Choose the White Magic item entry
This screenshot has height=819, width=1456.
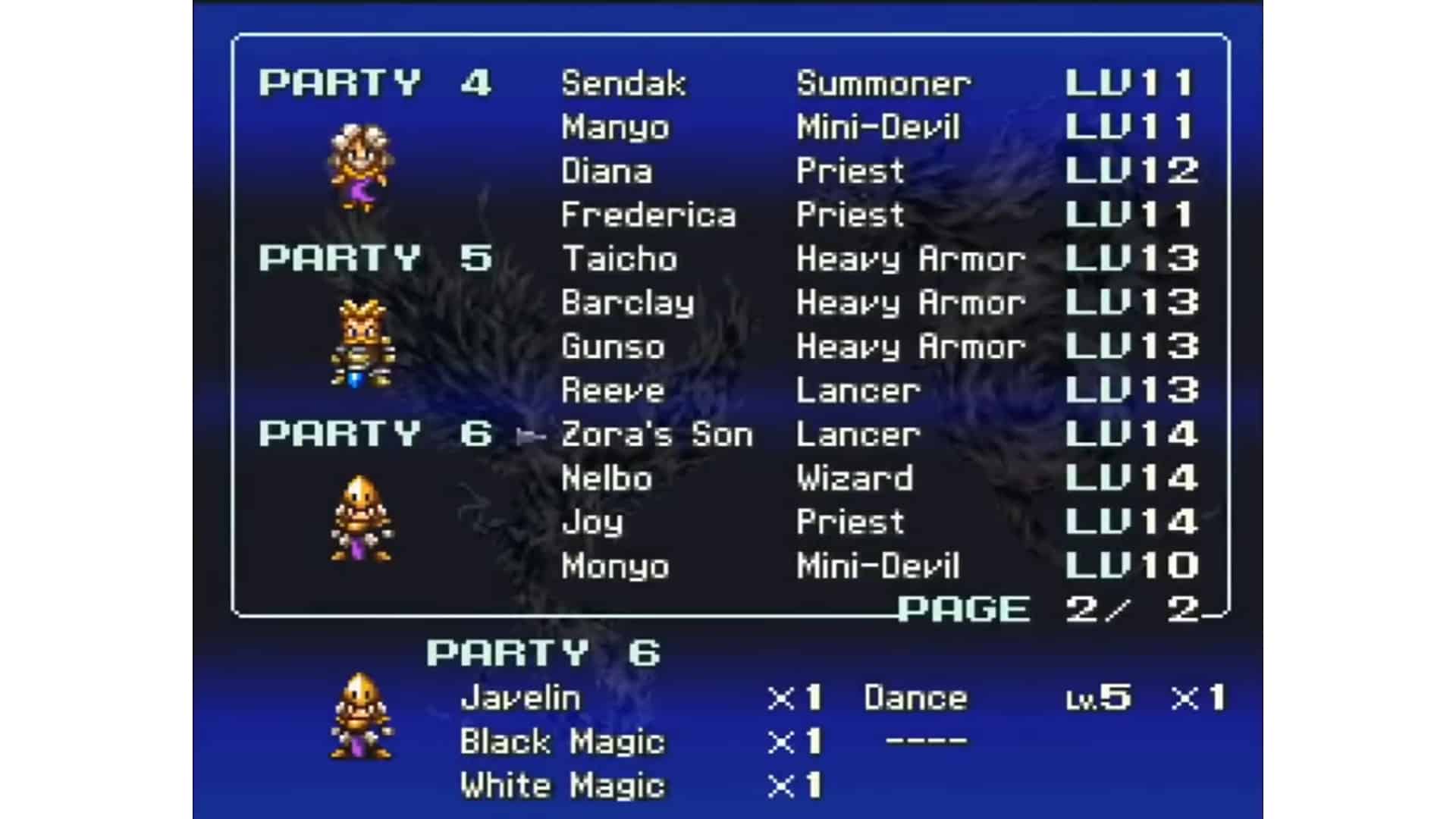[565, 785]
